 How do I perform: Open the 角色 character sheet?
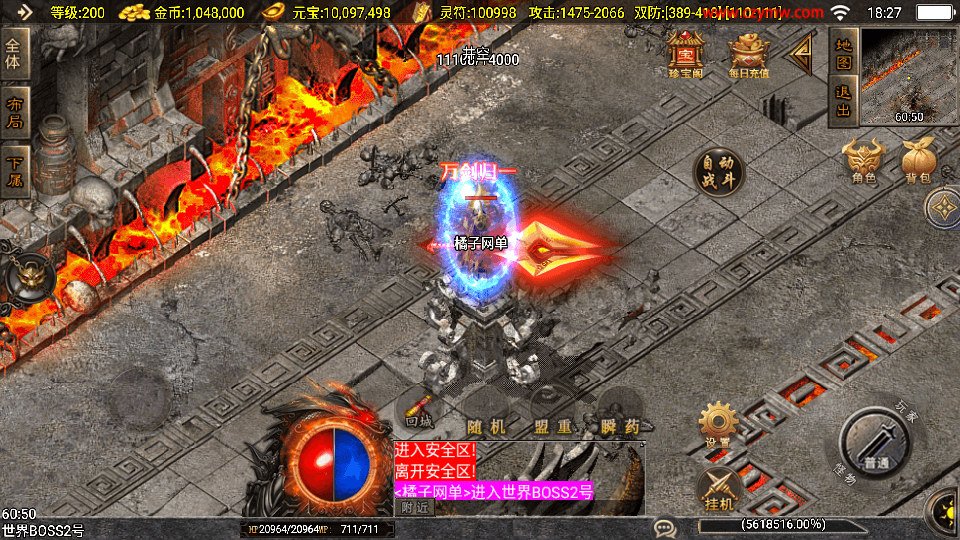(864, 162)
